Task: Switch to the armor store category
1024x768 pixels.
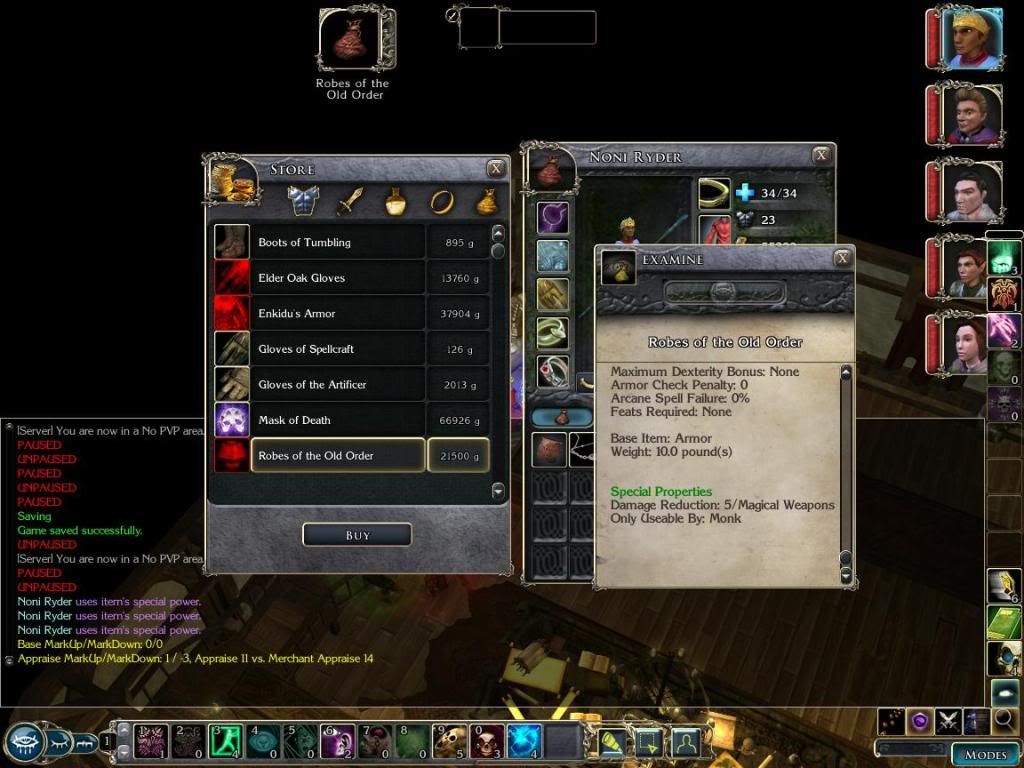Action: 303,201
